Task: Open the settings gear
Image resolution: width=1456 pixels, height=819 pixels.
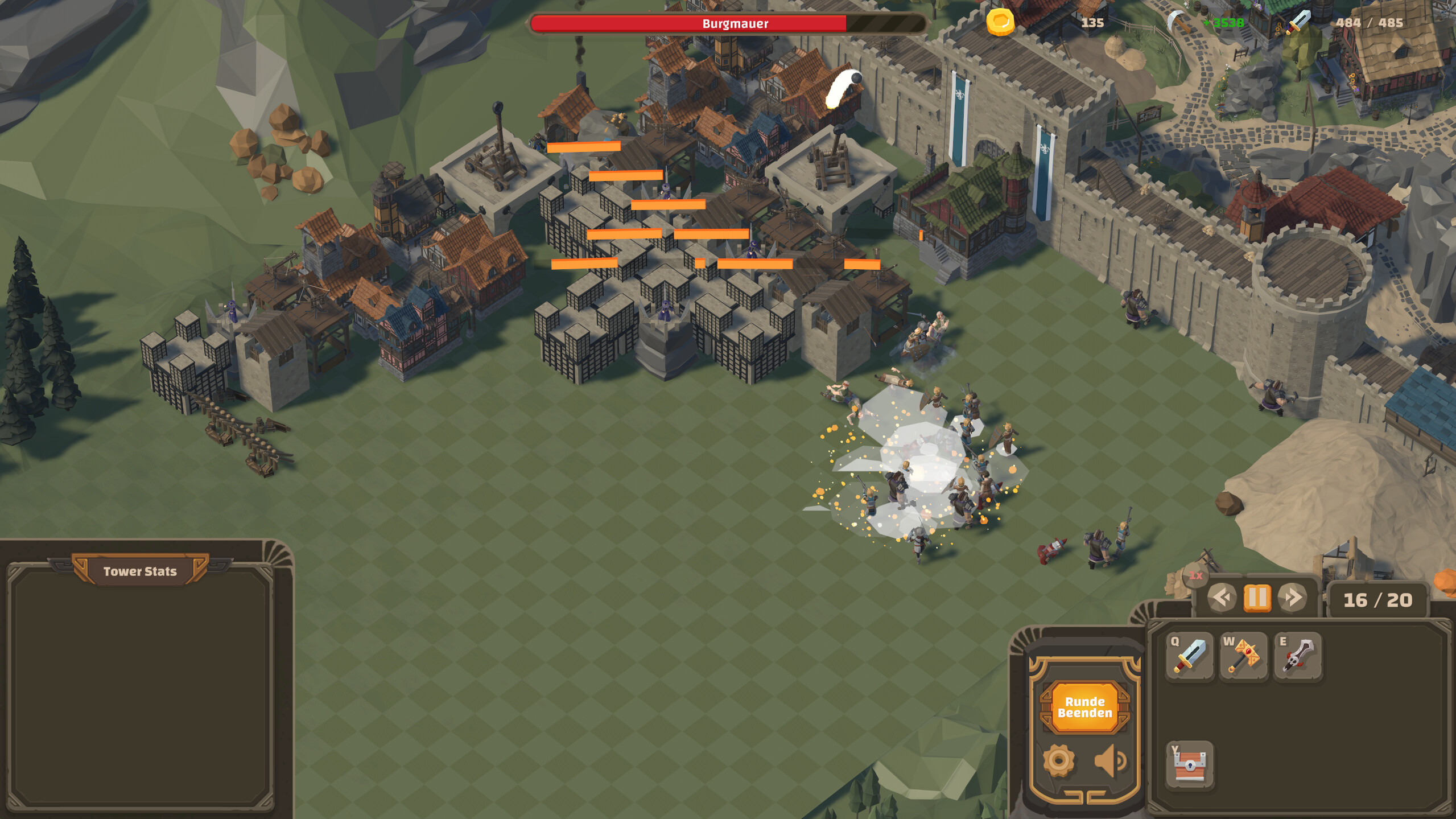Action: point(1059,759)
